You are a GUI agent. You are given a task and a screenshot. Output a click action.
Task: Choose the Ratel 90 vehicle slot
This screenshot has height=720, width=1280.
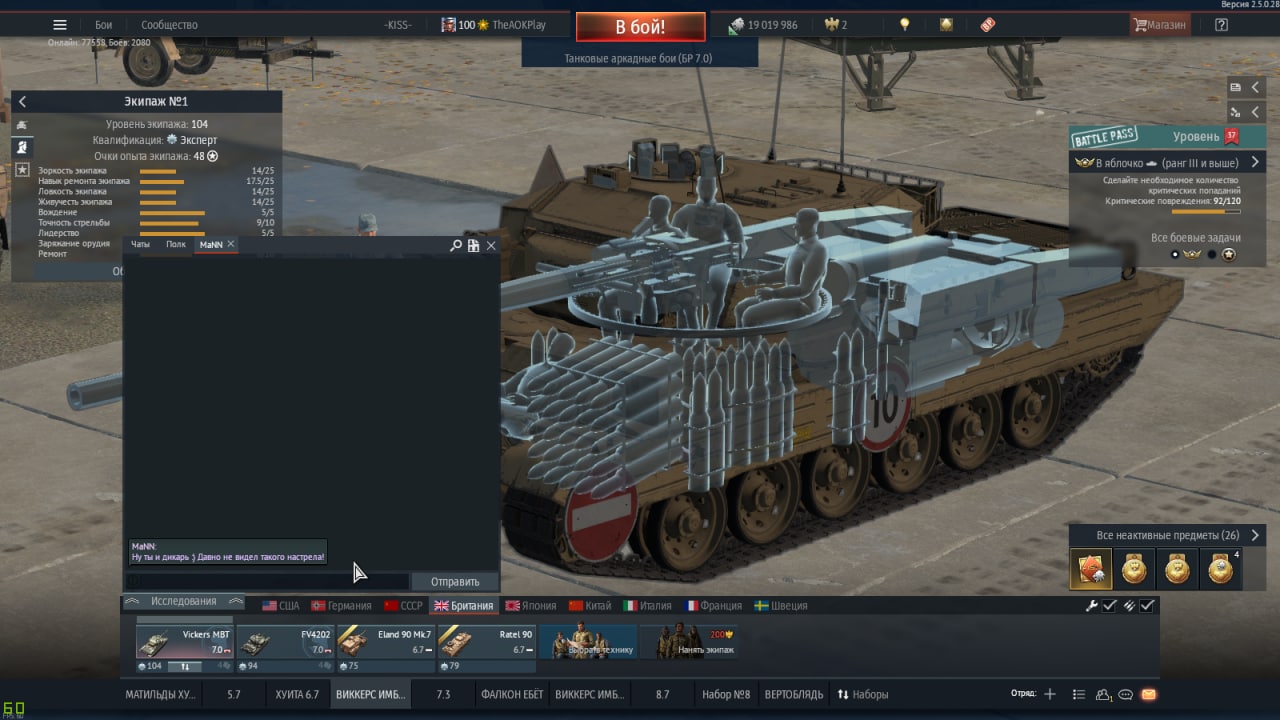(486, 648)
